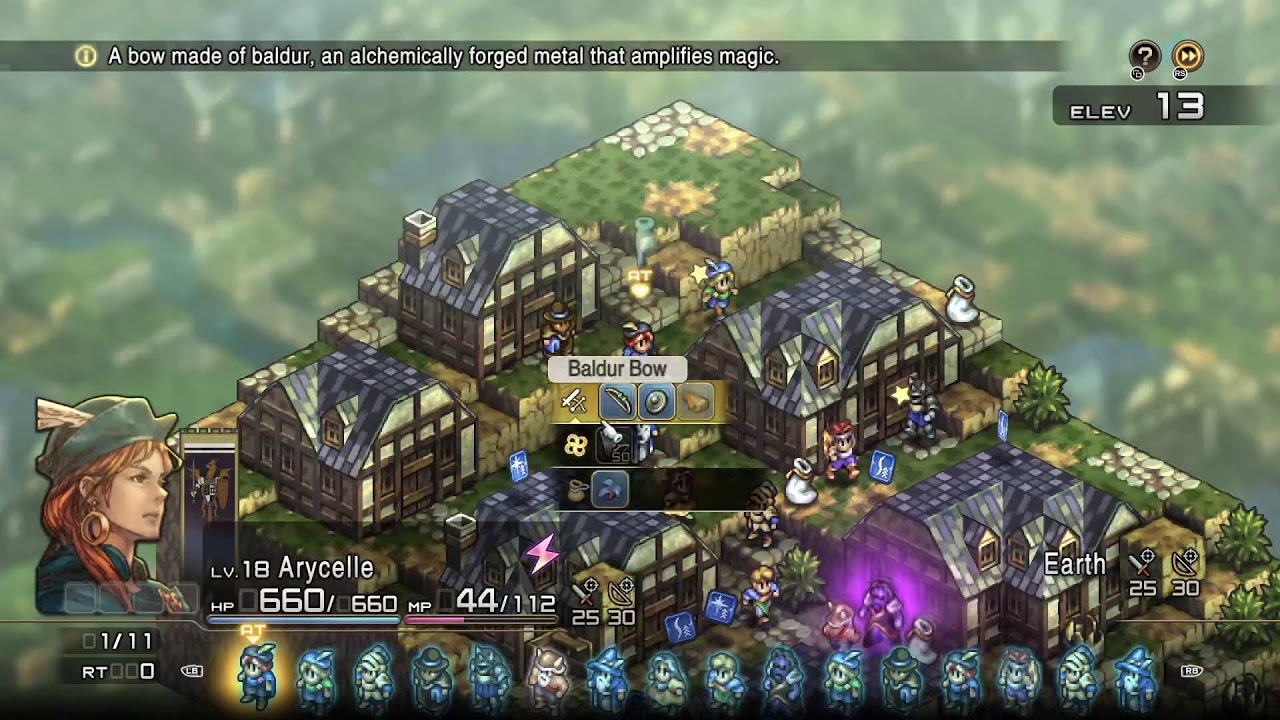The height and width of the screenshot is (720, 1280).
Task: Activate the fast-forward button
Action: click(x=1187, y=56)
